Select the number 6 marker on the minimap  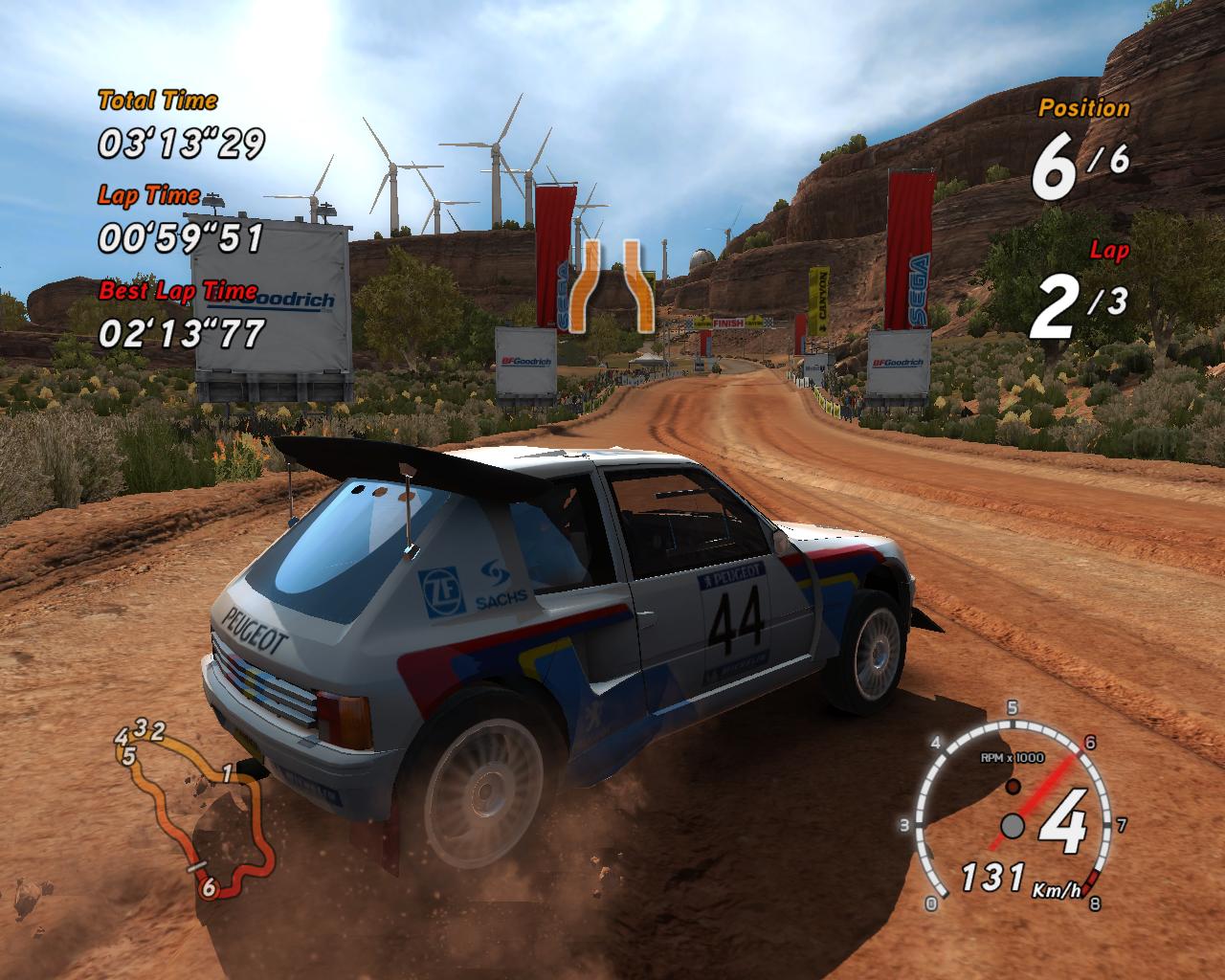[209, 887]
